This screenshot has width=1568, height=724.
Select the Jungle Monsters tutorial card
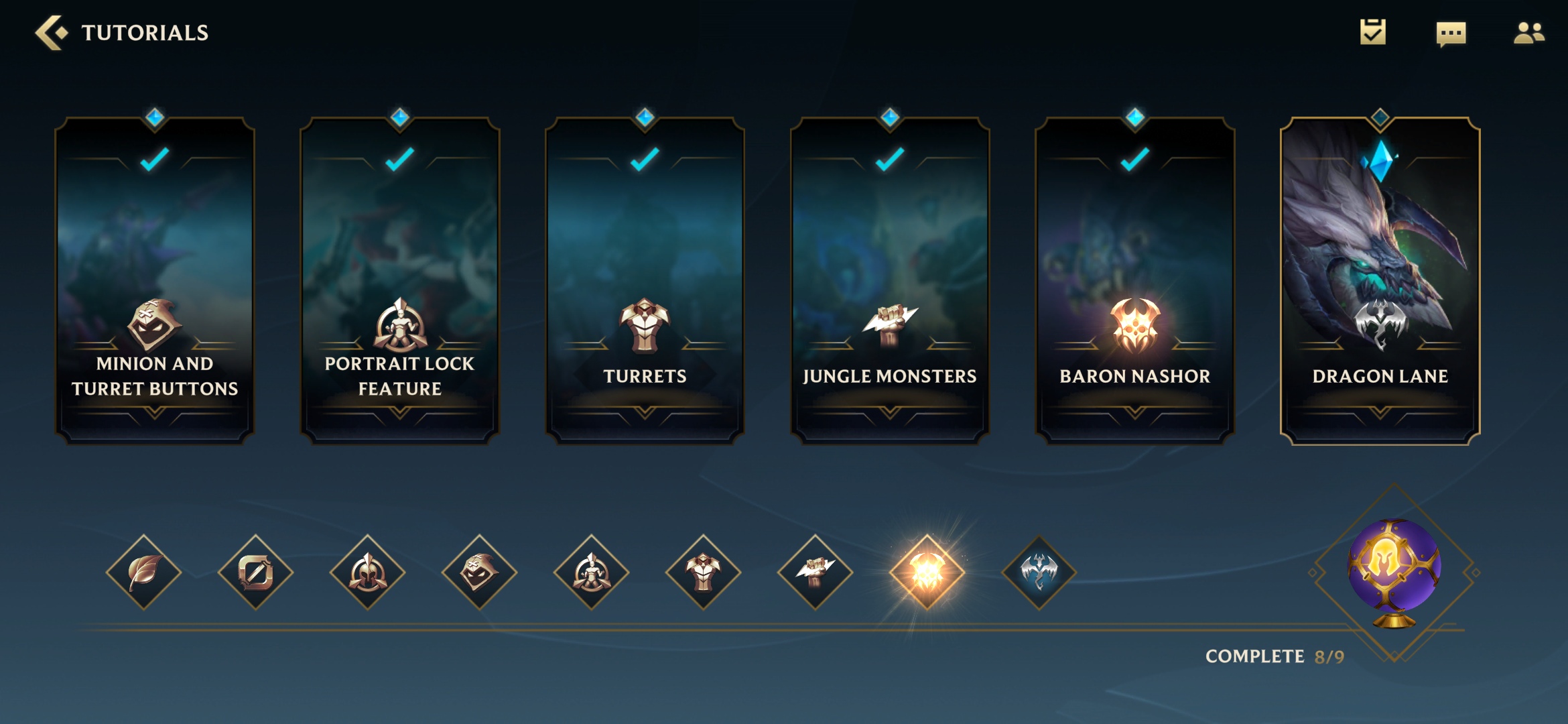pyautogui.click(x=890, y=280)
